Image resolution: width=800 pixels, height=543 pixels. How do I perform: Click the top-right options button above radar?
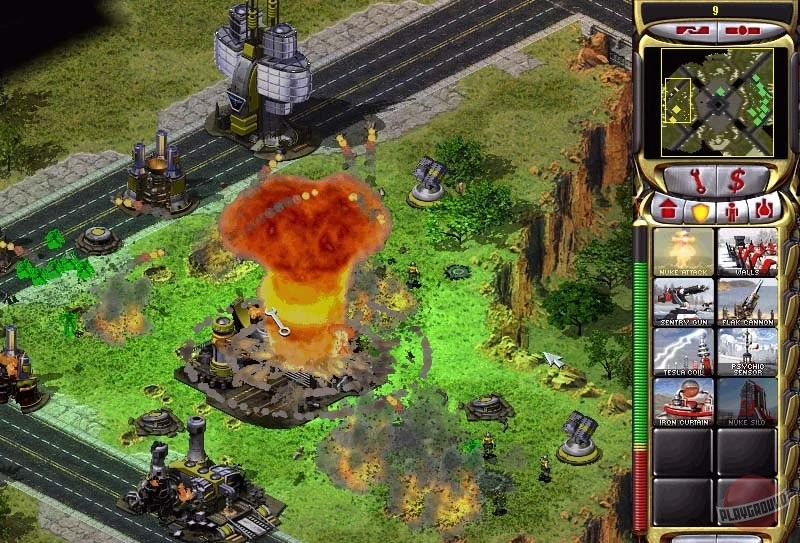(744, 32)
